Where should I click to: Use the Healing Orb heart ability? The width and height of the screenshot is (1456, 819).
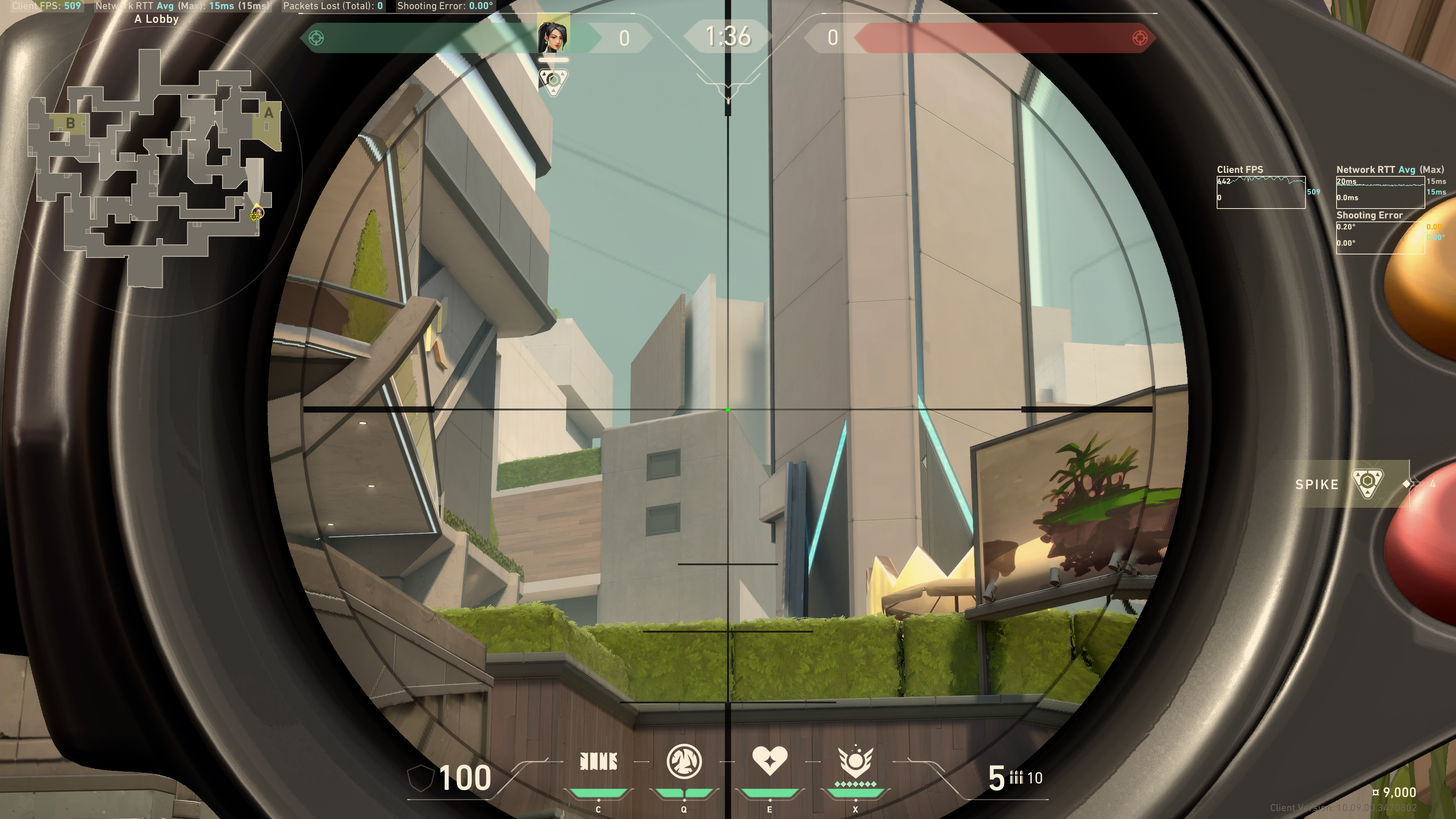click(x=769, y=761)
